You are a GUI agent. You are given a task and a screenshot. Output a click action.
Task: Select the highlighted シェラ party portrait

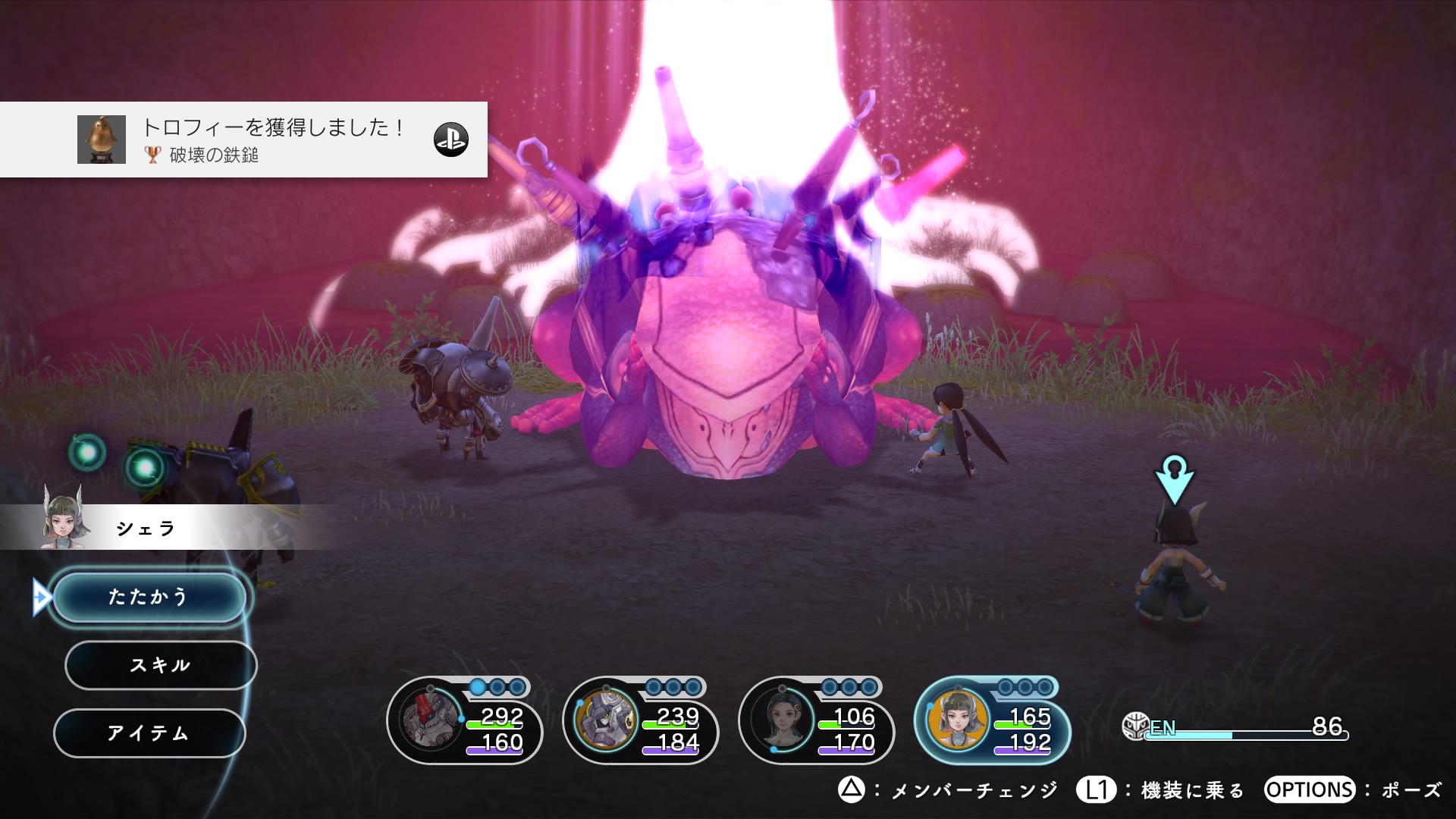click(959, 720)
